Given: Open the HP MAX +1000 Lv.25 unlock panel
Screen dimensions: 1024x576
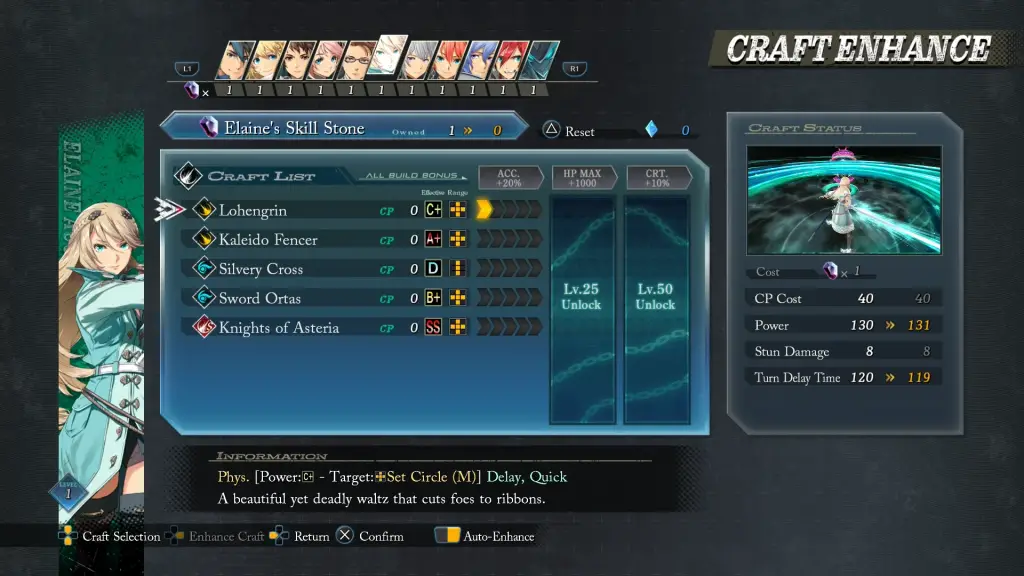Looking at the screenshot, I should (x=581, y=308).
